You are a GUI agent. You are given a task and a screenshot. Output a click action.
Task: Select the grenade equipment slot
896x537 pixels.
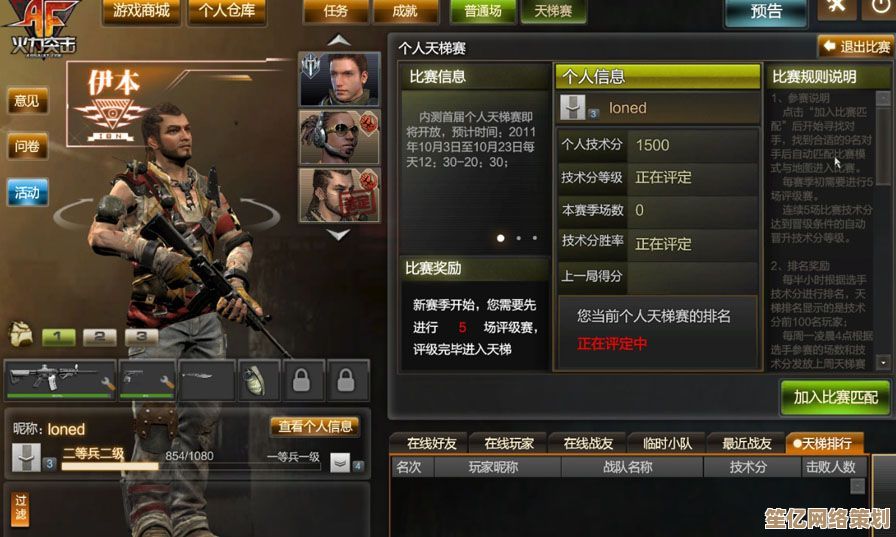click(x=252, y=380)
